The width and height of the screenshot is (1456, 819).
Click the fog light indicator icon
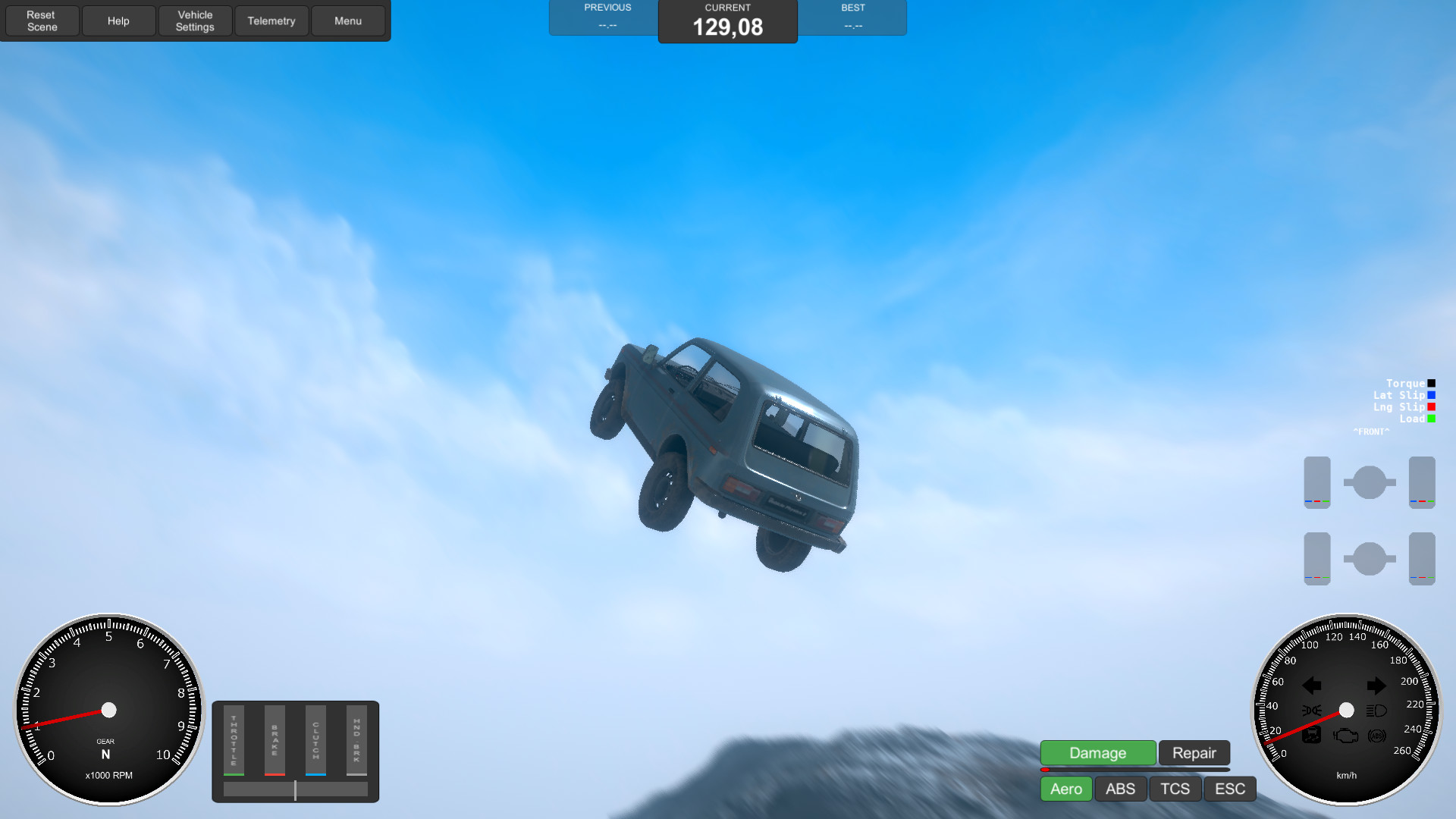coord(1312,711)
